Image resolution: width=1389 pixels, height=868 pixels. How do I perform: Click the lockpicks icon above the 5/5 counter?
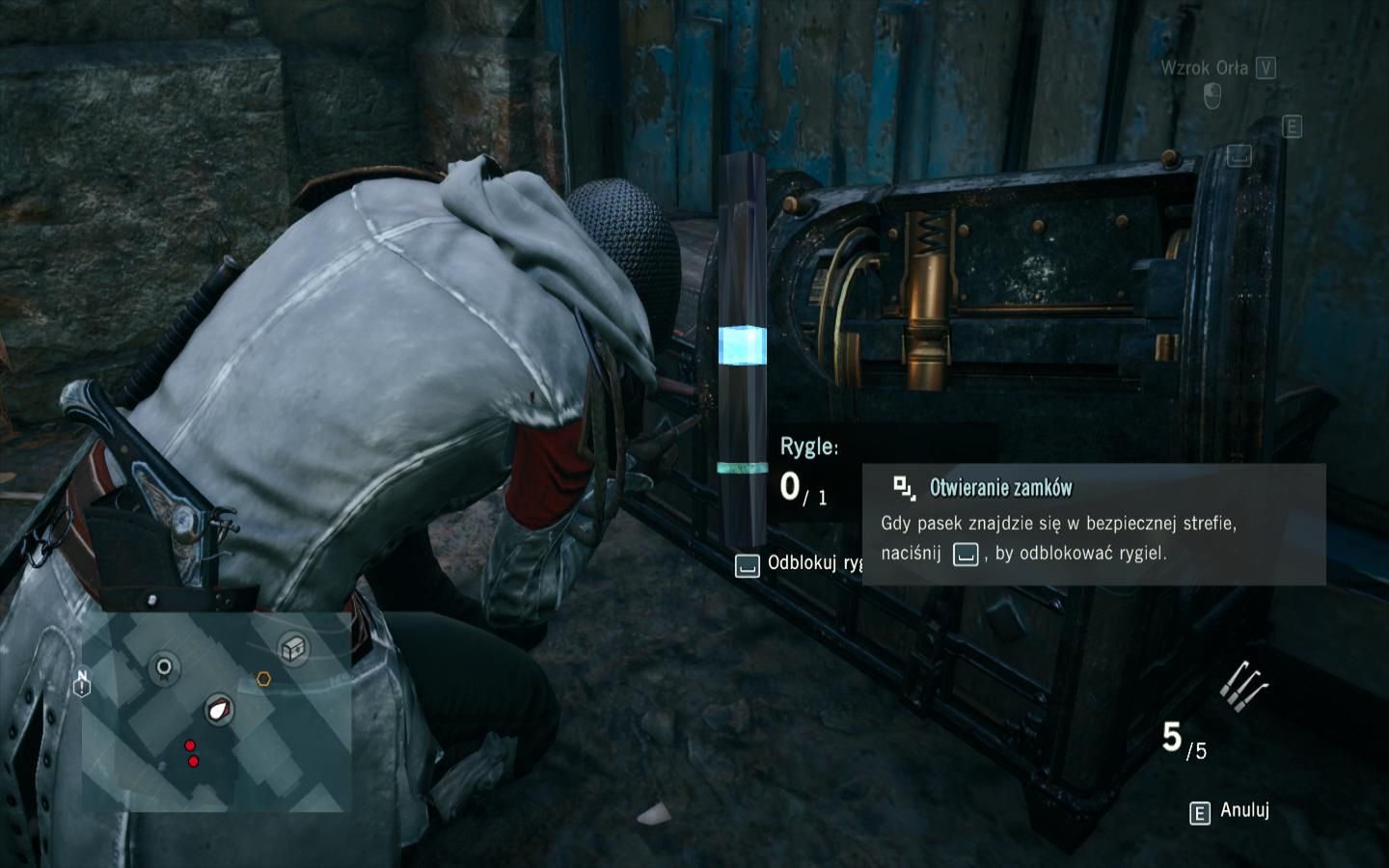pyautogui.click(x=1242, y=684)
